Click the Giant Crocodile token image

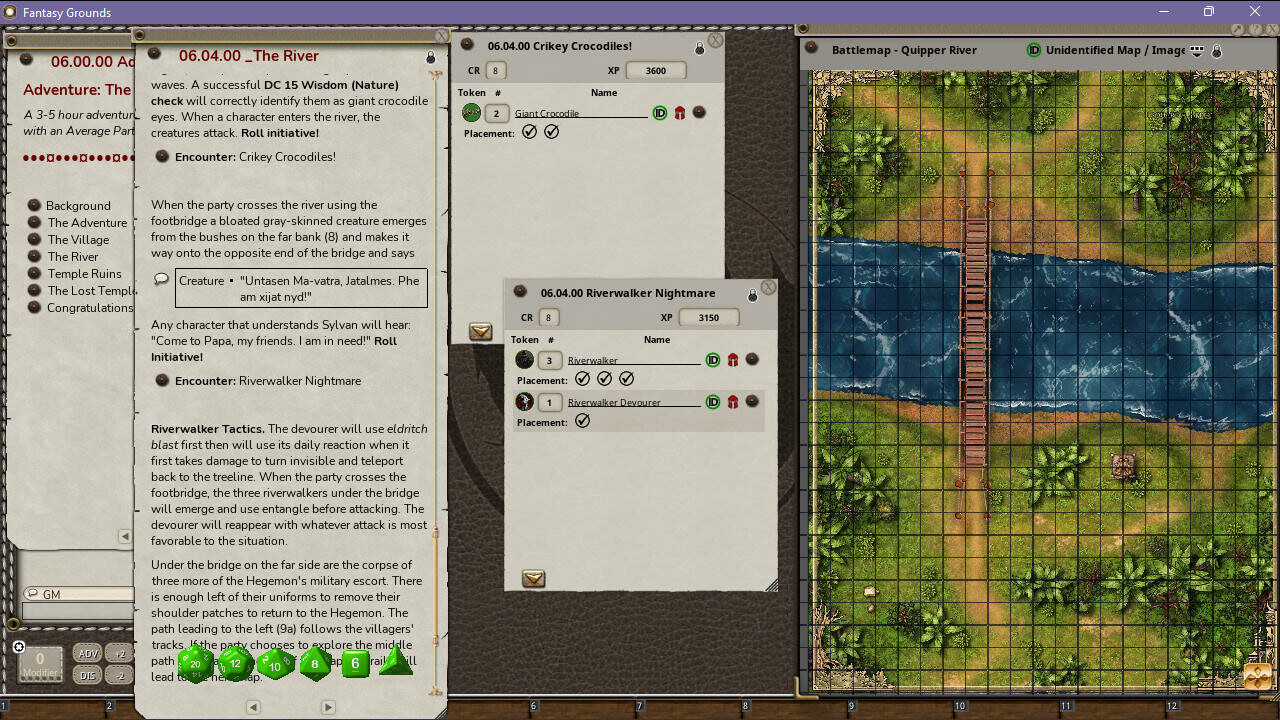coord(470,113)
